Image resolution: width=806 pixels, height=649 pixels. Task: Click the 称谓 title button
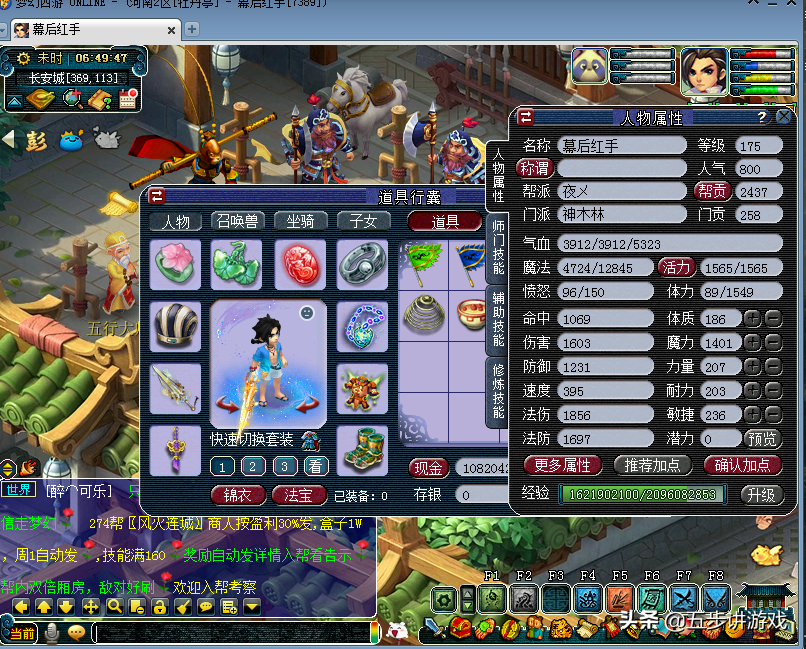tap(534, 168)
